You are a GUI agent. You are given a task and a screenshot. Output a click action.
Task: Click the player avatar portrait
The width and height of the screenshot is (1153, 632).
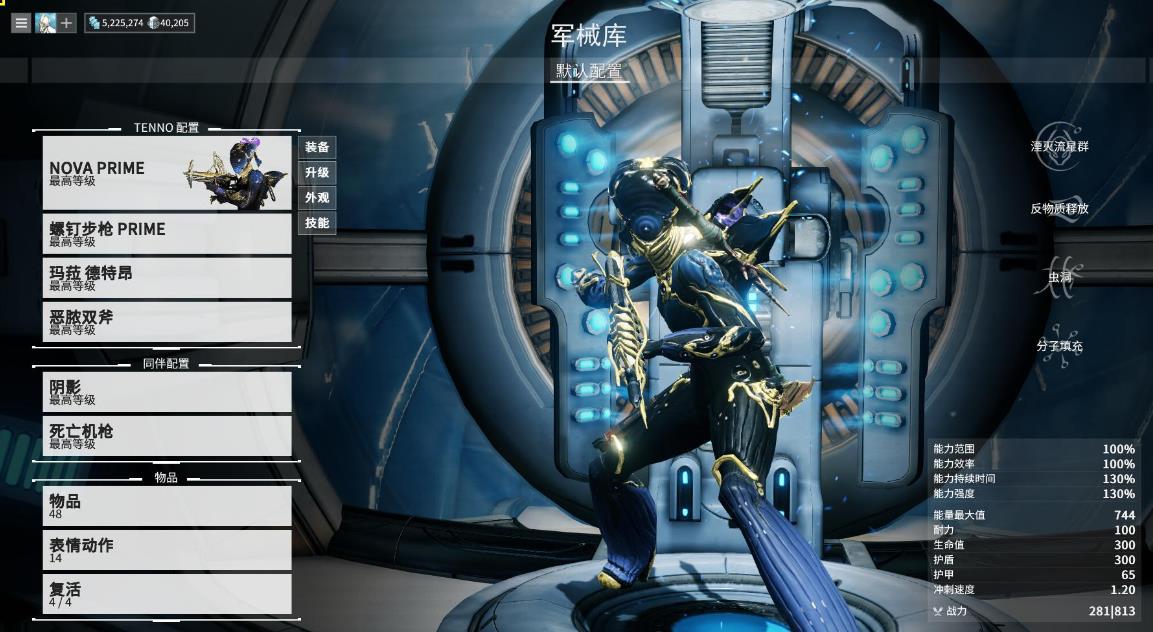click(x=46, y=22)
